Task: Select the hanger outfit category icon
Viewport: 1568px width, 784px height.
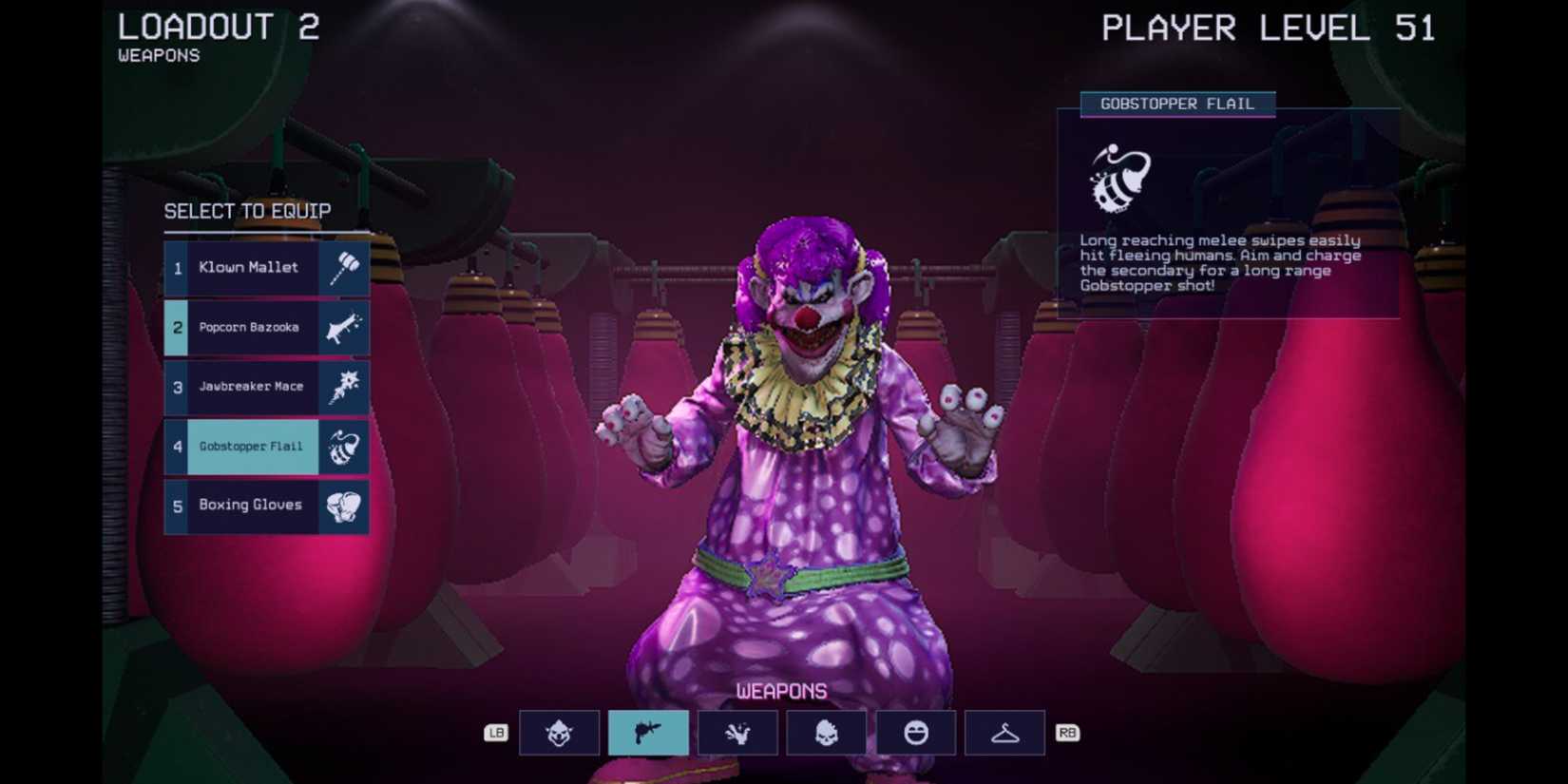Action: click(x=1004, y=733)
